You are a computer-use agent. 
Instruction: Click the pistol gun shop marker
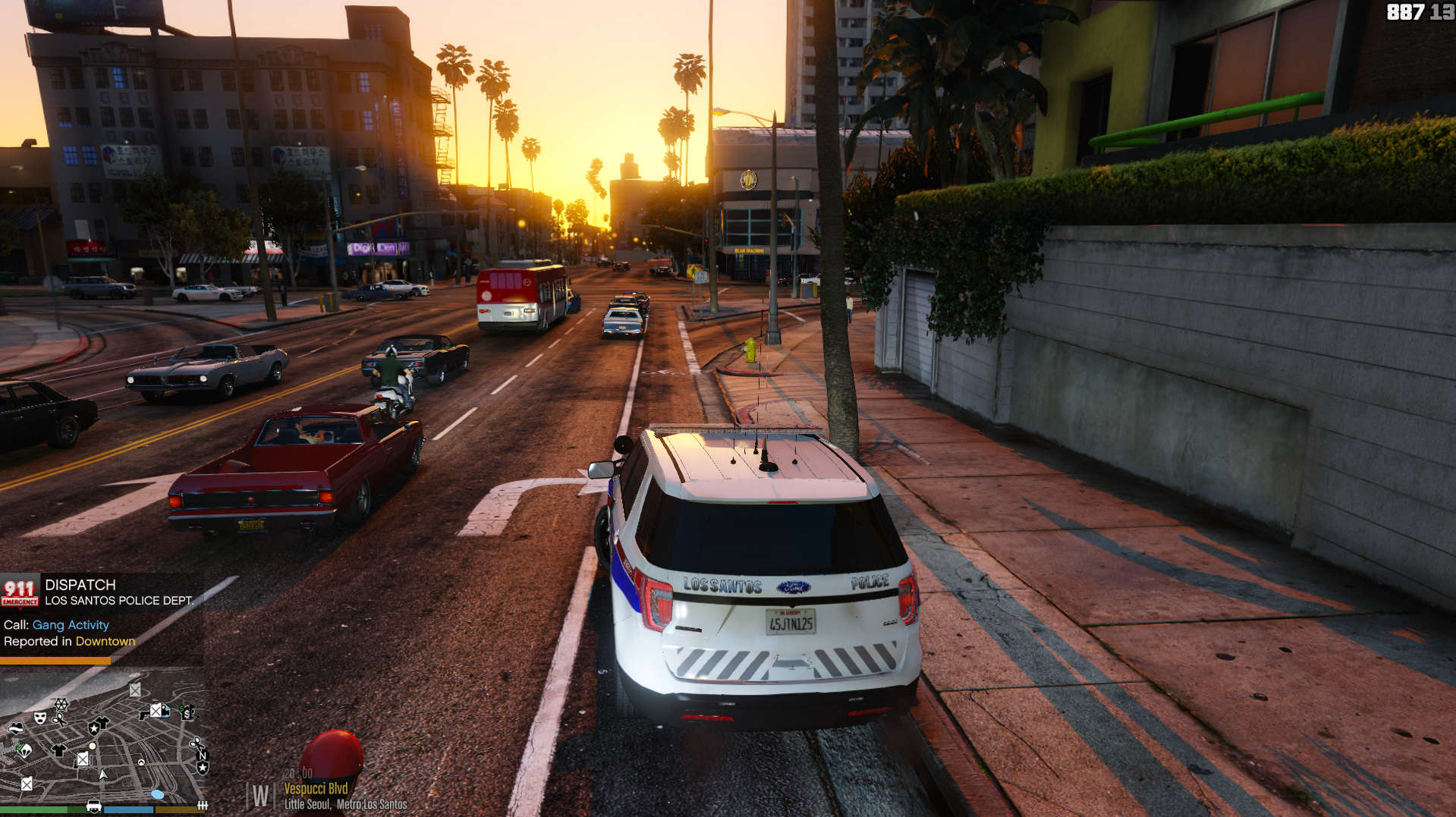pyautogui.click(x=144, y=714)
